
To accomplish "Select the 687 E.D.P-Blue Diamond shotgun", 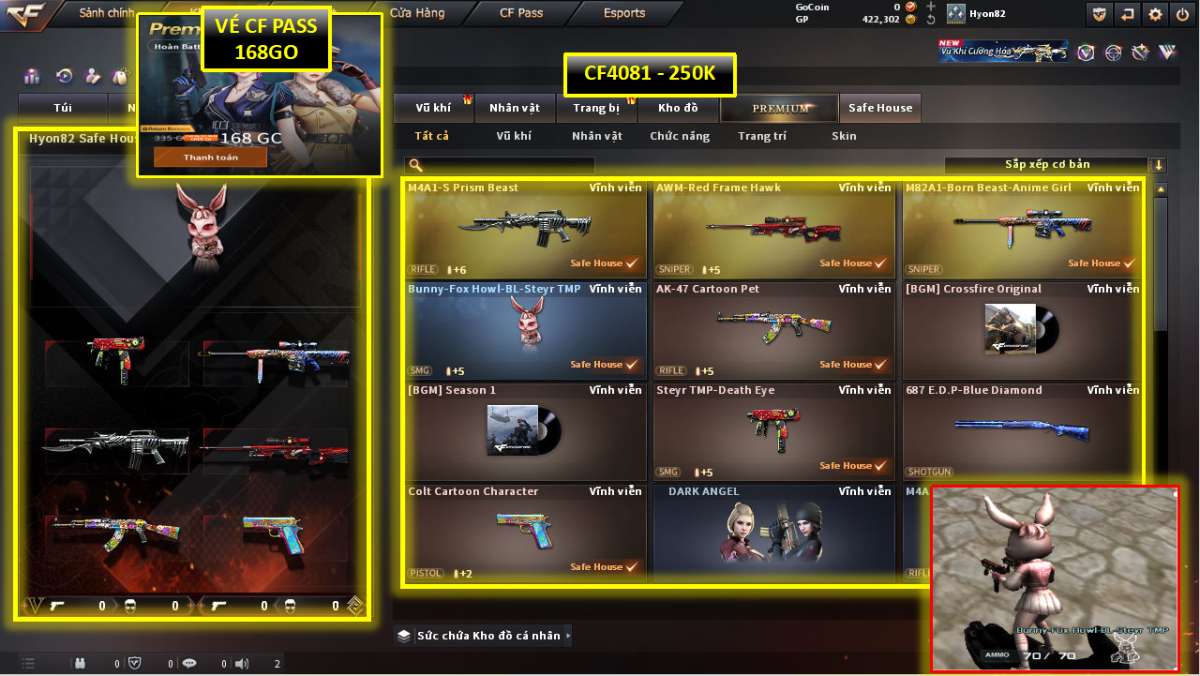I will [1021, 430].
